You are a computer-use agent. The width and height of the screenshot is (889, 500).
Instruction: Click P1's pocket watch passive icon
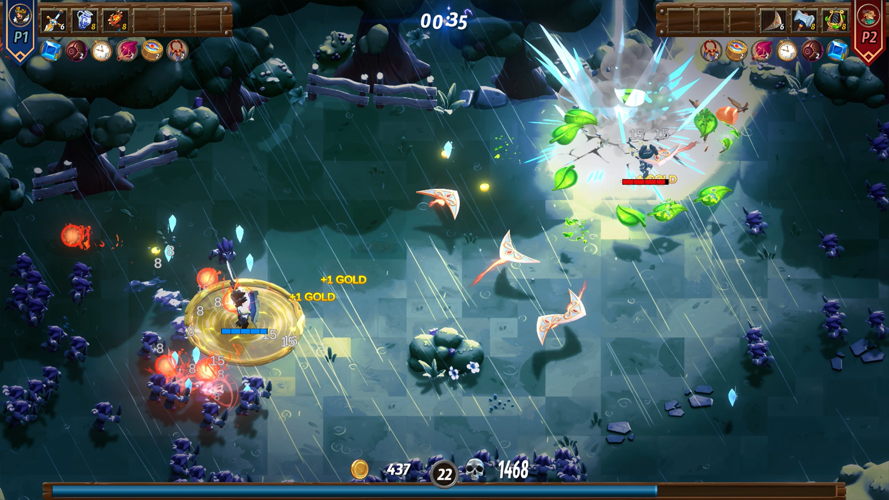[x=102, y=50]
